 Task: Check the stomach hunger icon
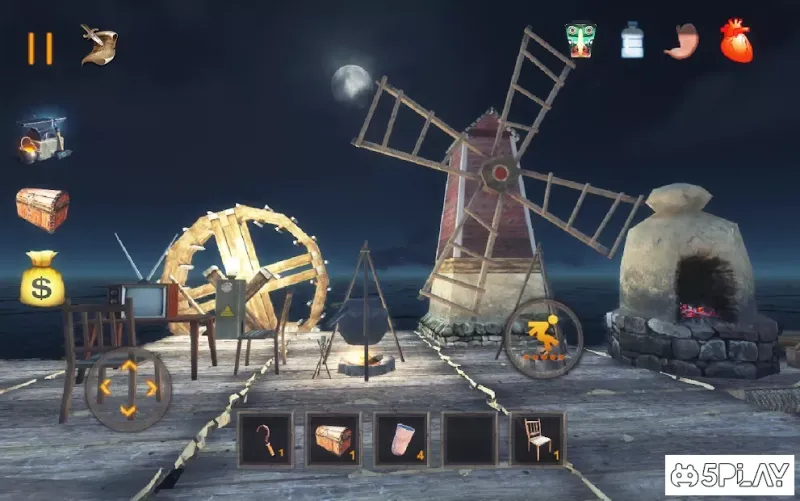click(x=681, y=41)
